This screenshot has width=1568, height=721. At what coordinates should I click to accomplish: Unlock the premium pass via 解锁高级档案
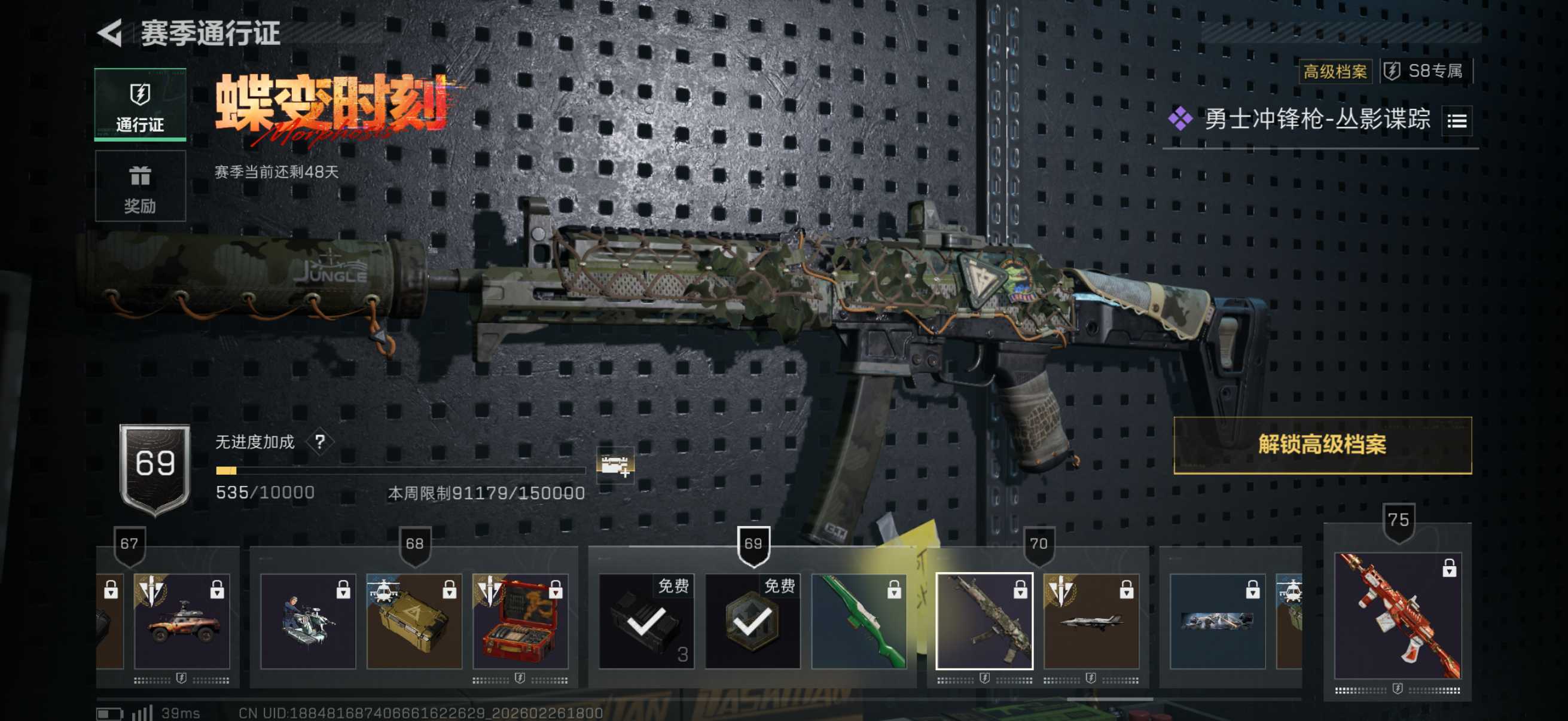click(x=1322, y=445)
